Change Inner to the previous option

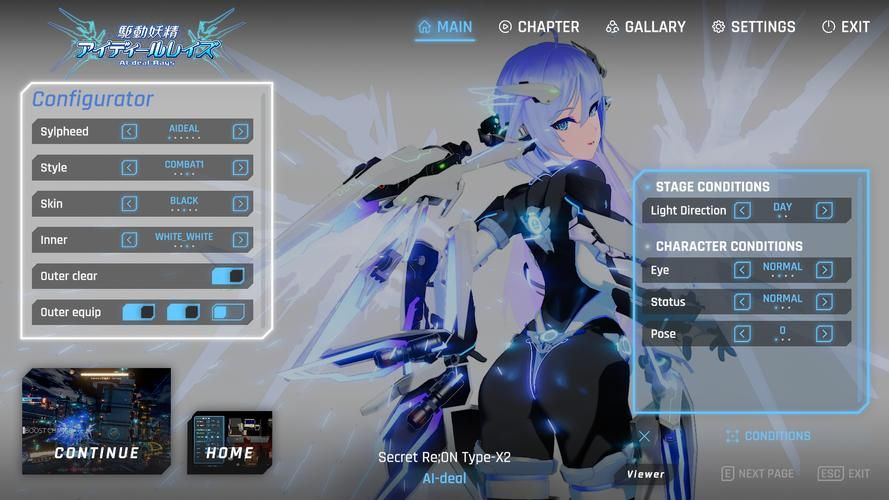click(x=129, y=239)
